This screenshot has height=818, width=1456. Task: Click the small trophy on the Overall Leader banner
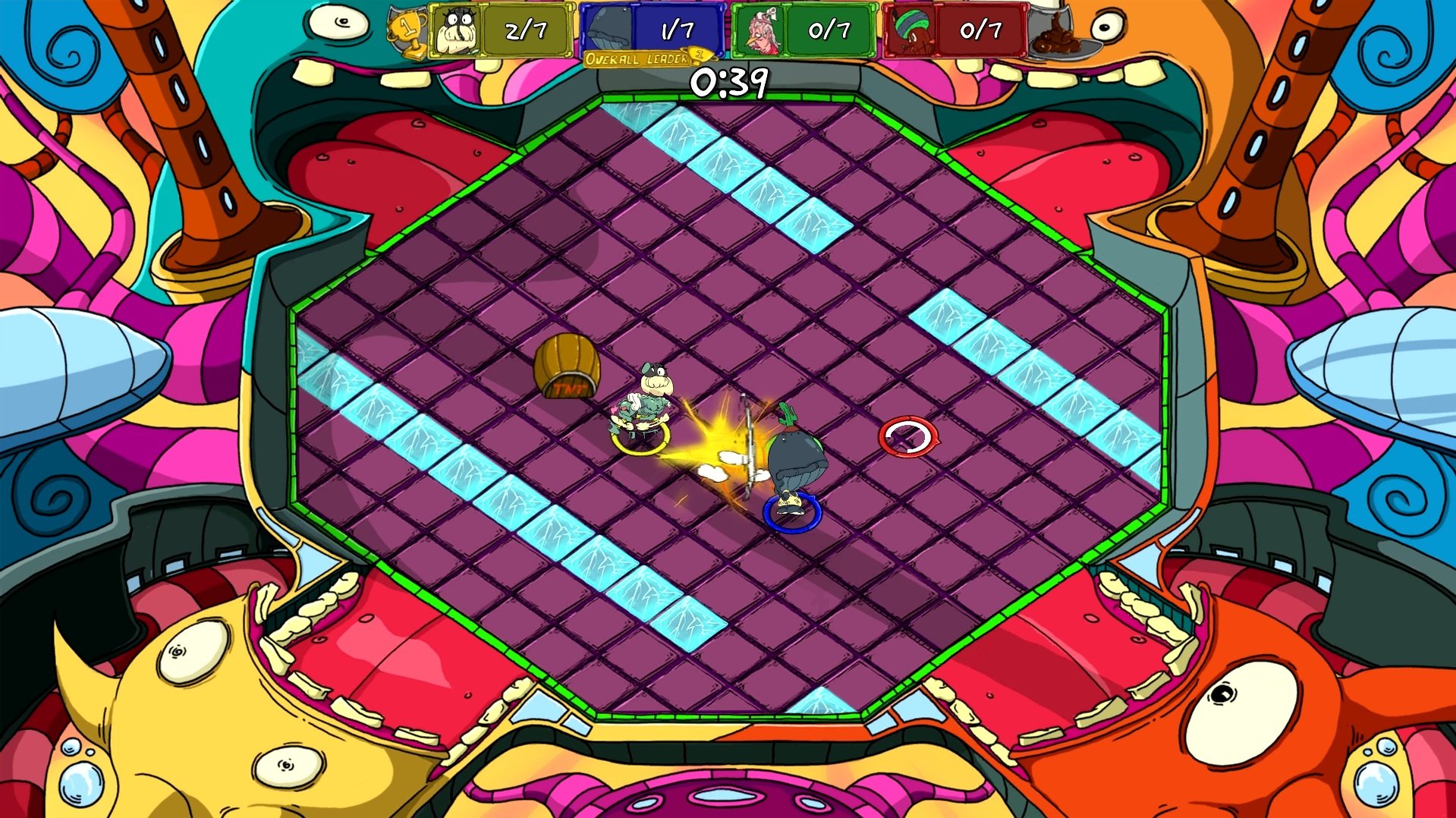coord(700,55)
